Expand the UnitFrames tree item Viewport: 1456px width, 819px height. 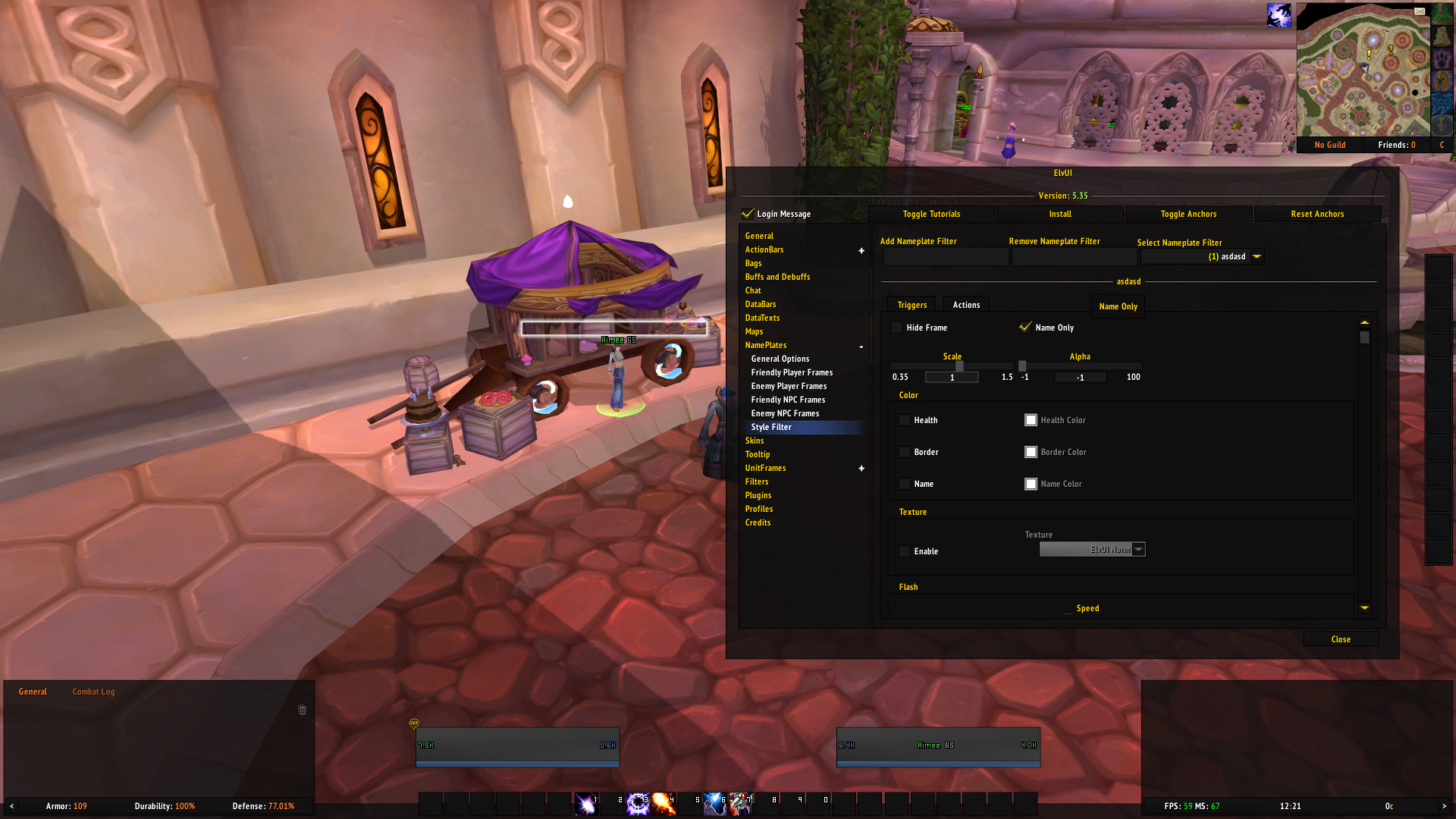tap(861, 468)
